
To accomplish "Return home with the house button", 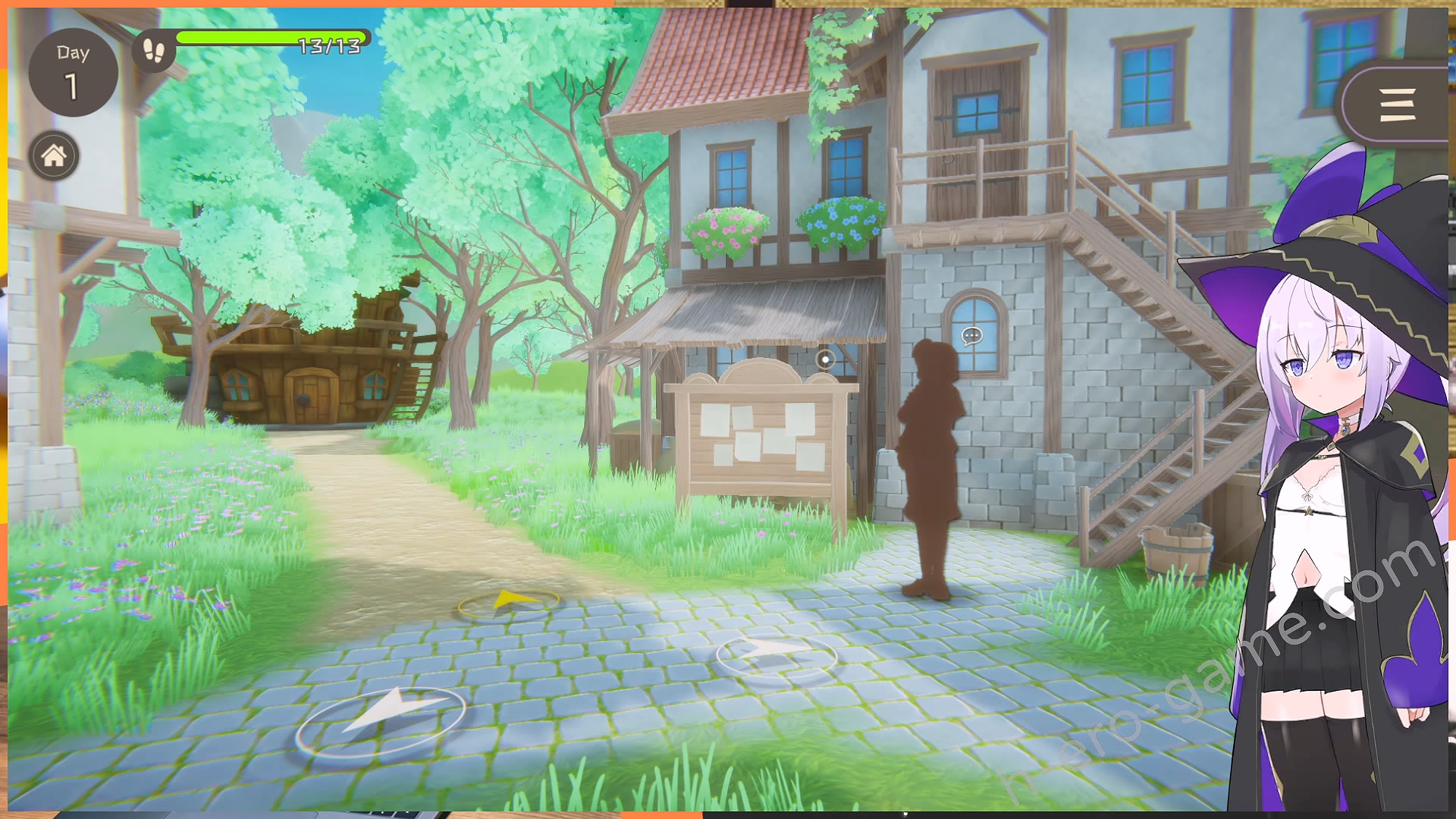I will point(54,156).
